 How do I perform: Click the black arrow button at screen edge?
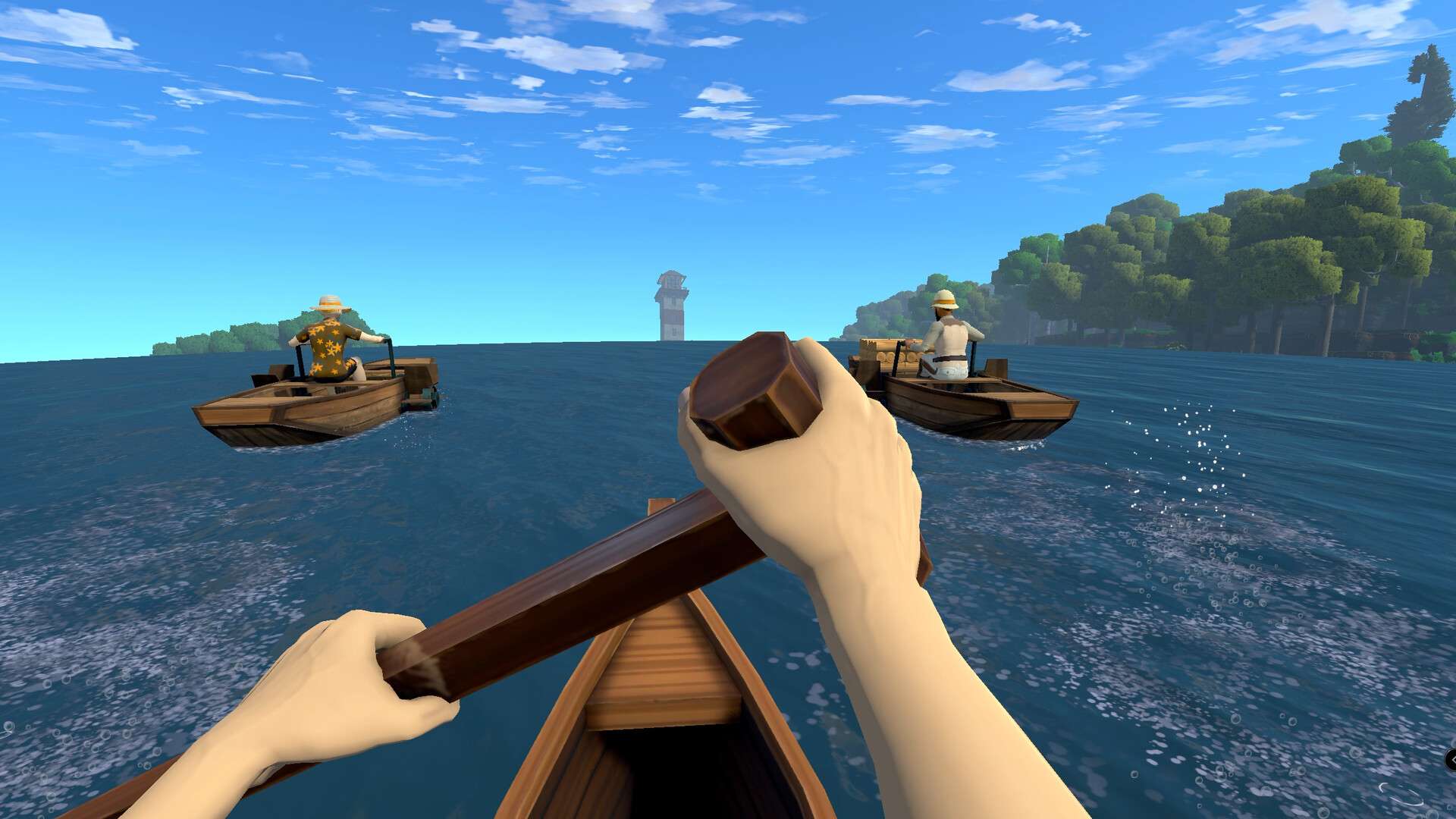[x=1451, y=759]
